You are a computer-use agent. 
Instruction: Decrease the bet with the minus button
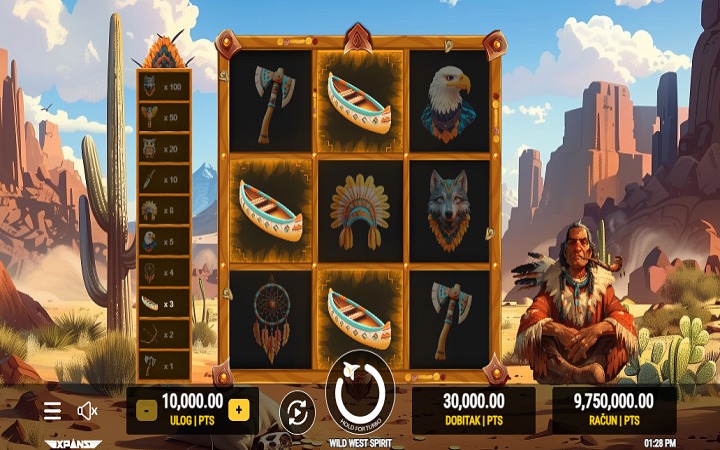146,409
